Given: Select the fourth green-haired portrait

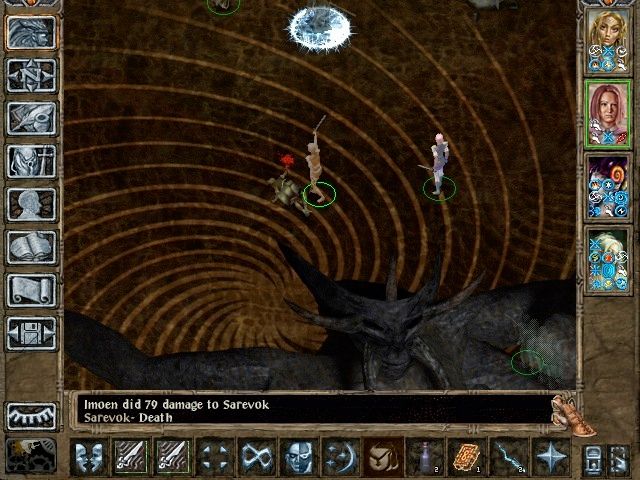Looking at the screenshot, I should click(606, 261).
